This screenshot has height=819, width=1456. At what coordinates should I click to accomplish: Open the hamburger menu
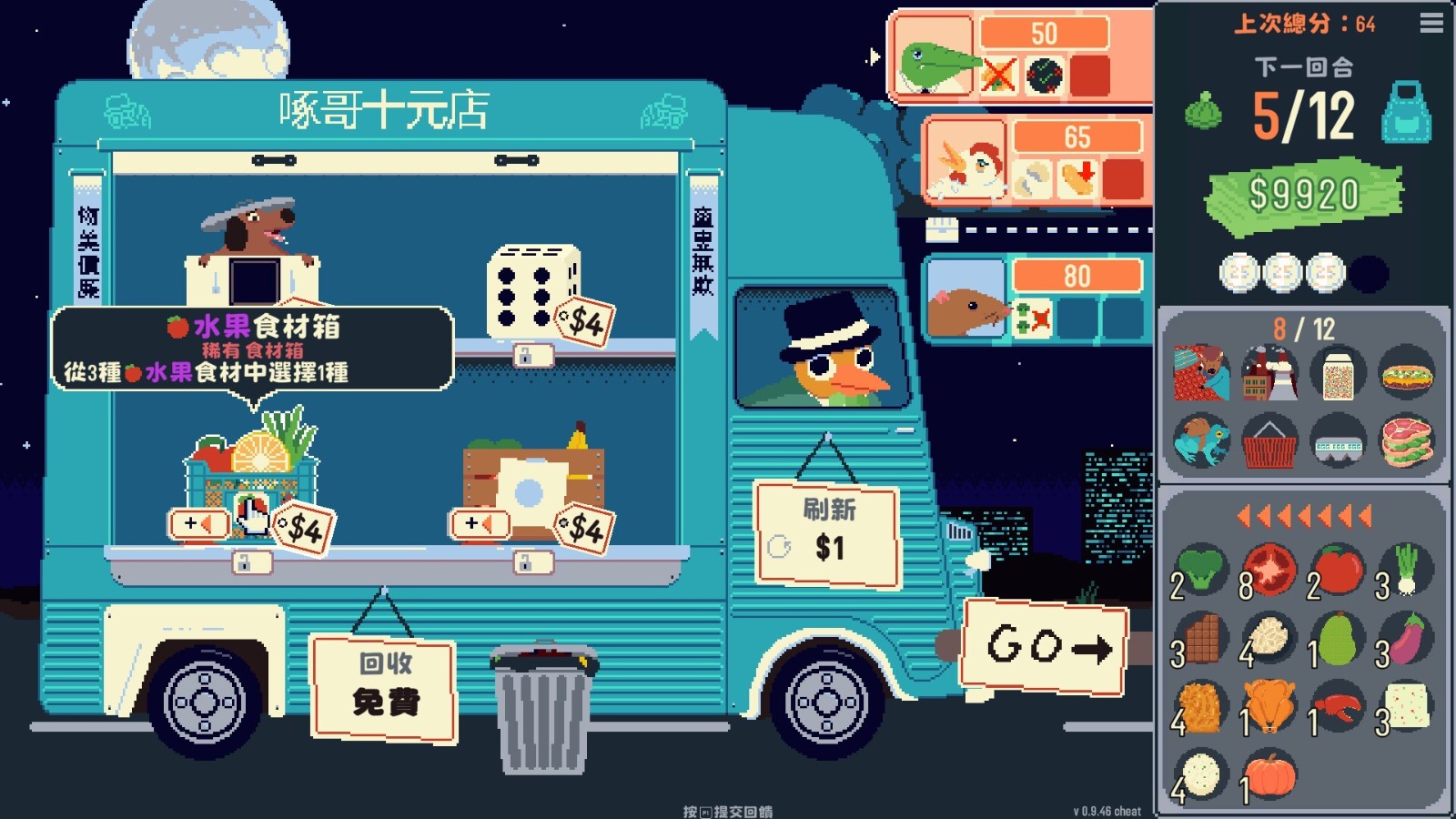[x=1431, y=23]
